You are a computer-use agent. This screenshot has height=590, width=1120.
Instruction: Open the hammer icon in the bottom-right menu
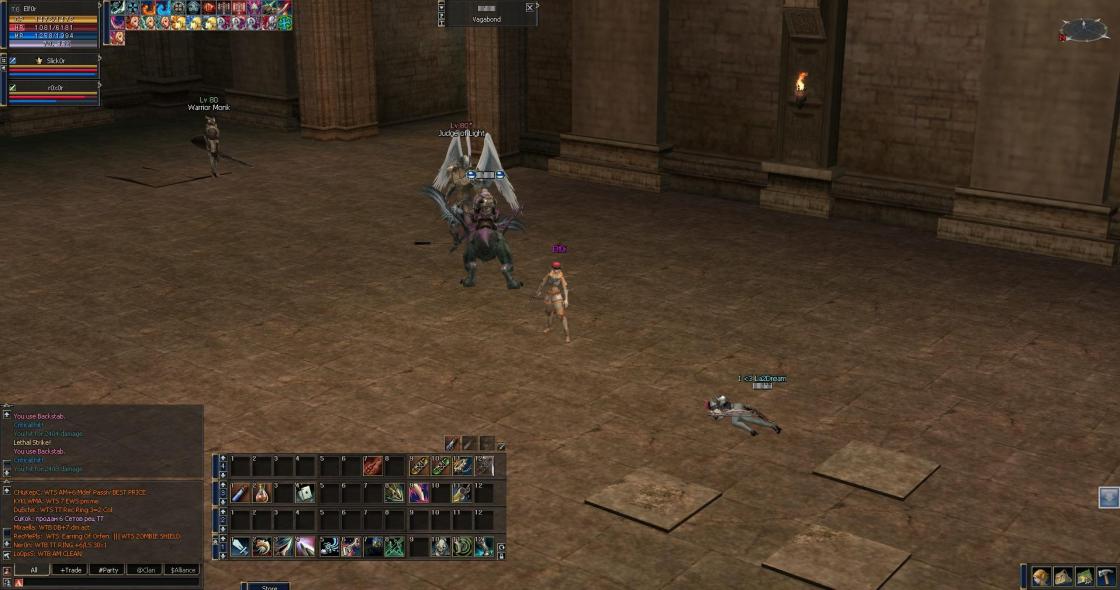1106,577
